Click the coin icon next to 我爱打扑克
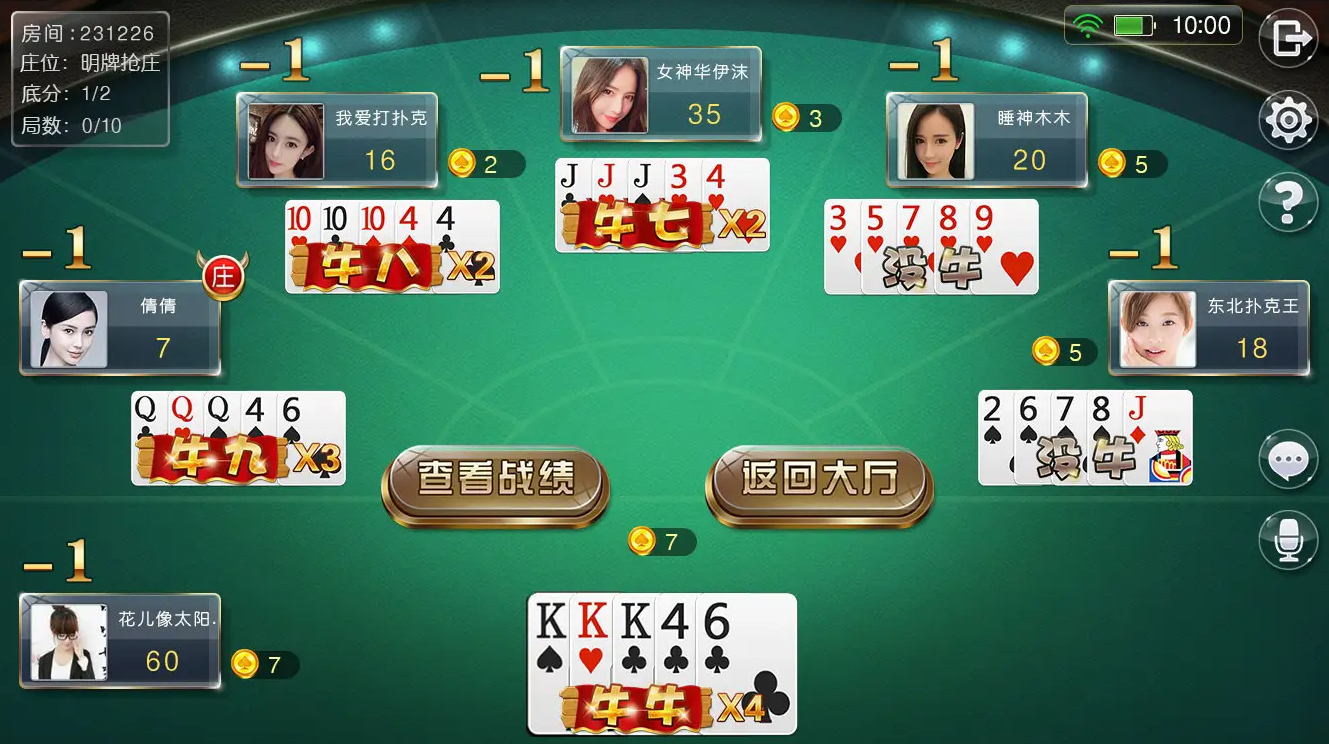Viewport: 1329px width, 744px height. coord(461,163)
